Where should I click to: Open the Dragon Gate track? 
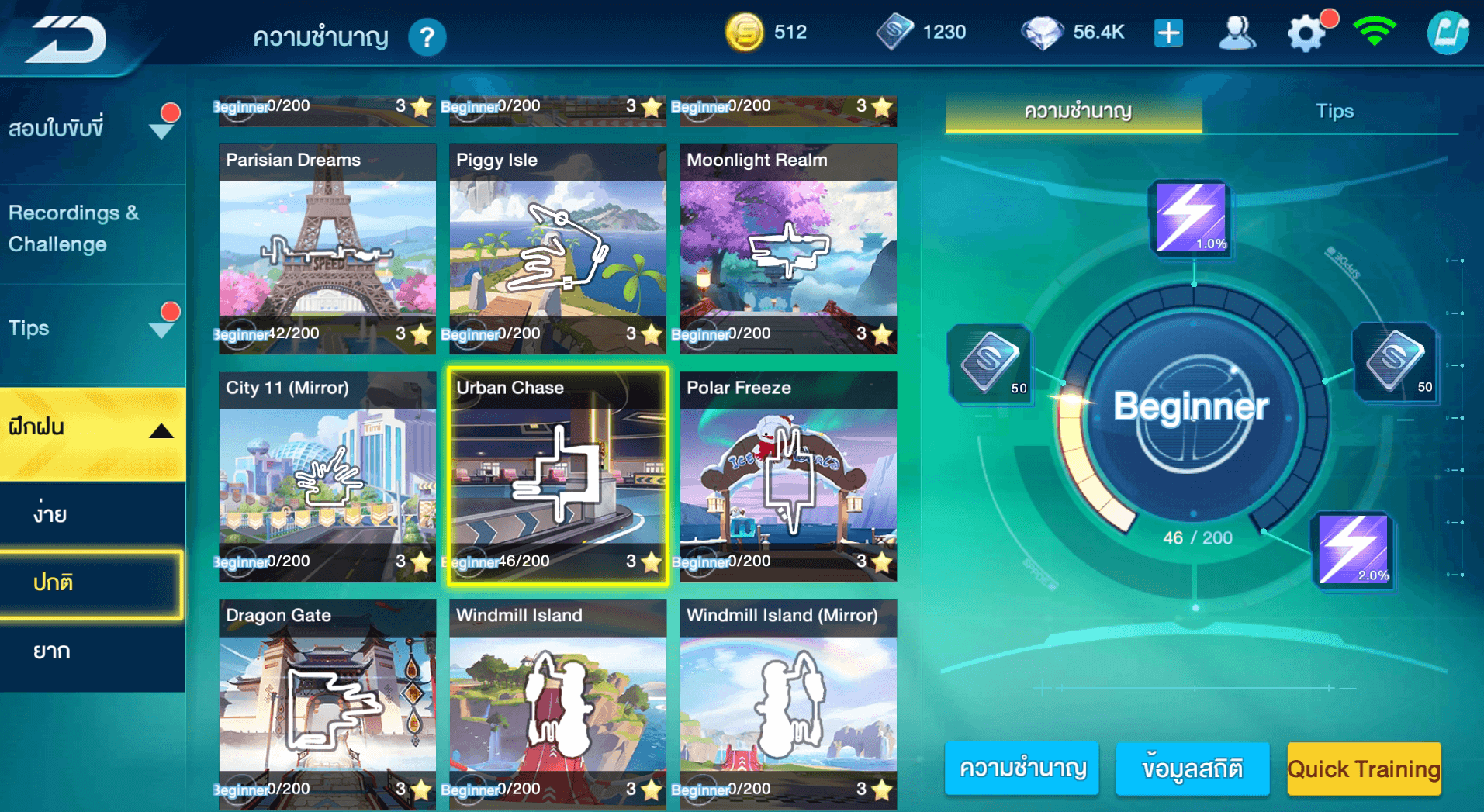[327, 703]
